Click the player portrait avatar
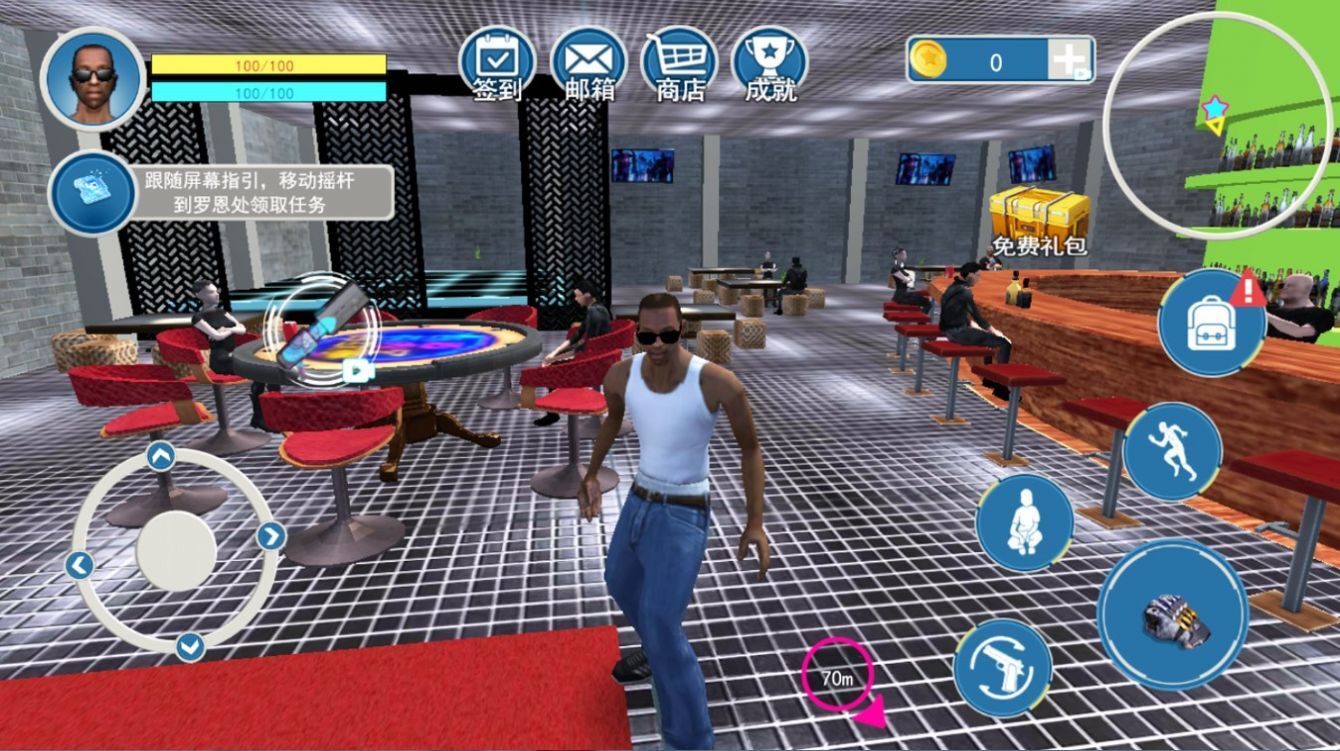1340x751 pixels. click(93, 78)
